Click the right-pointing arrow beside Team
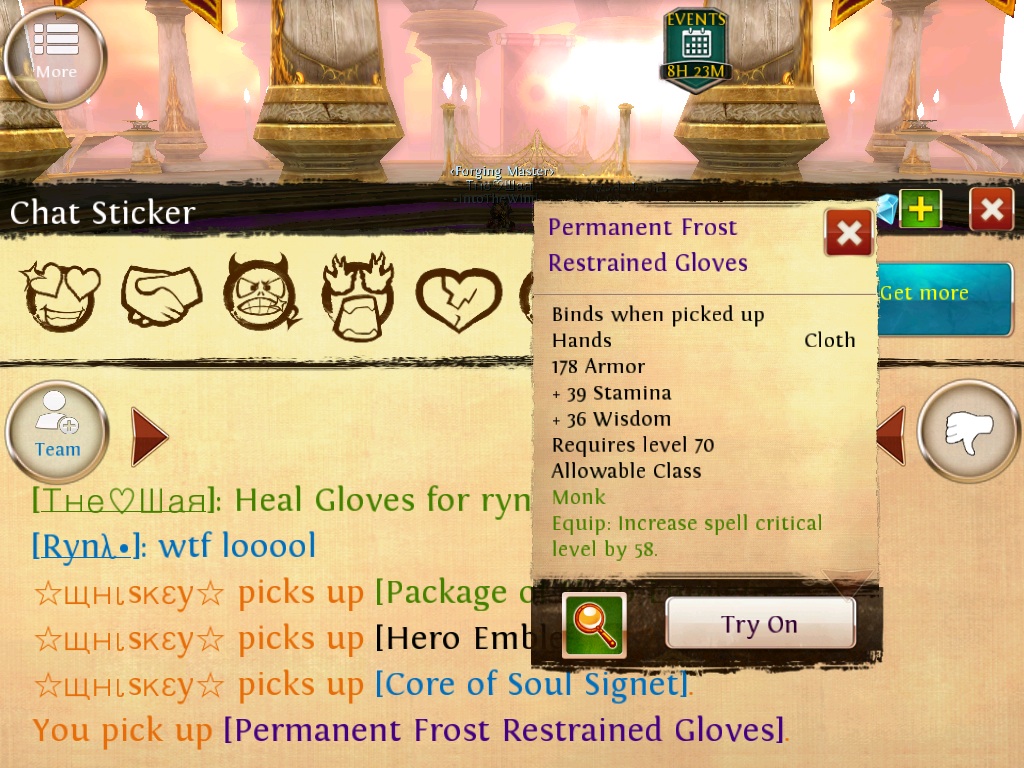The width and height of the screenshot is (1024, 768). point(148,436)
